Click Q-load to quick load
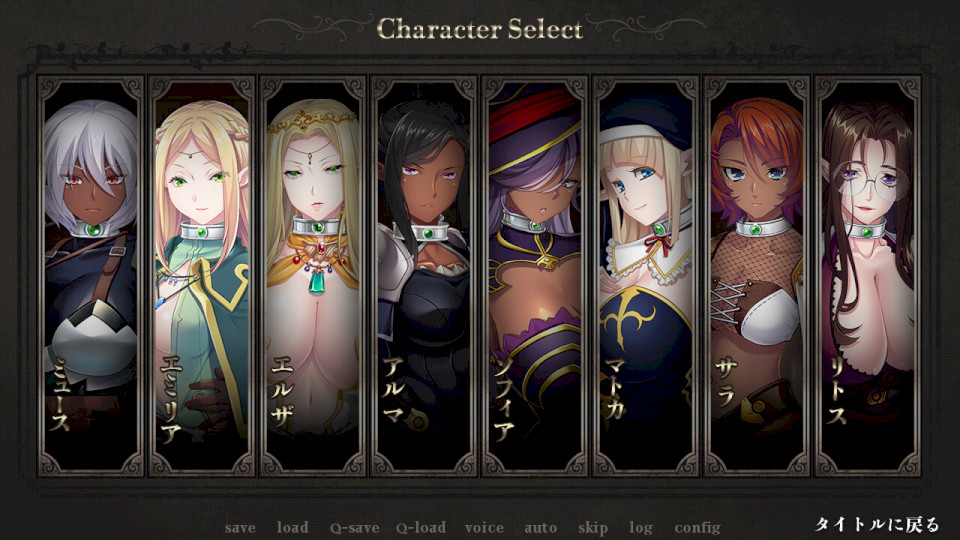Screen dimensions: 960x540 click(x=420, y=528)
